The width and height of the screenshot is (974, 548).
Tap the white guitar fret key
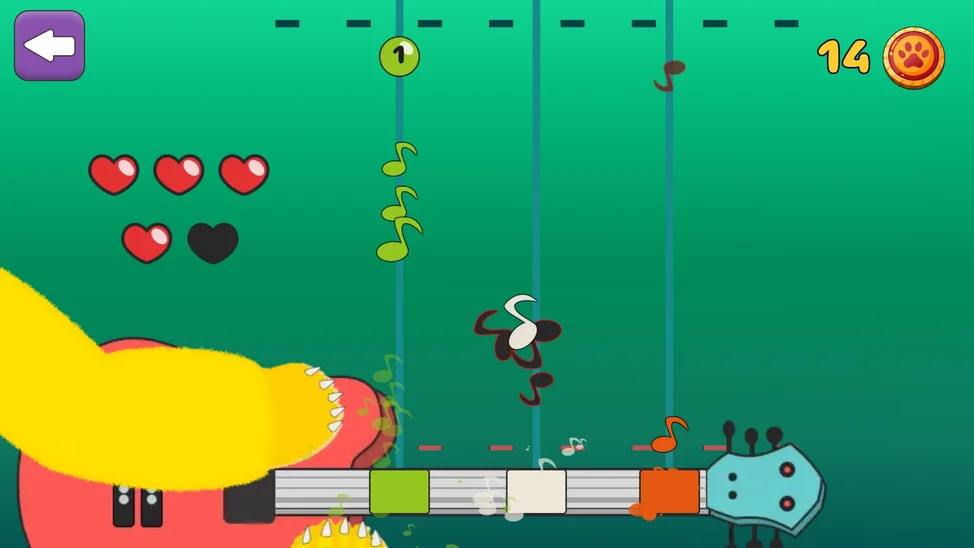coord(536,492)
